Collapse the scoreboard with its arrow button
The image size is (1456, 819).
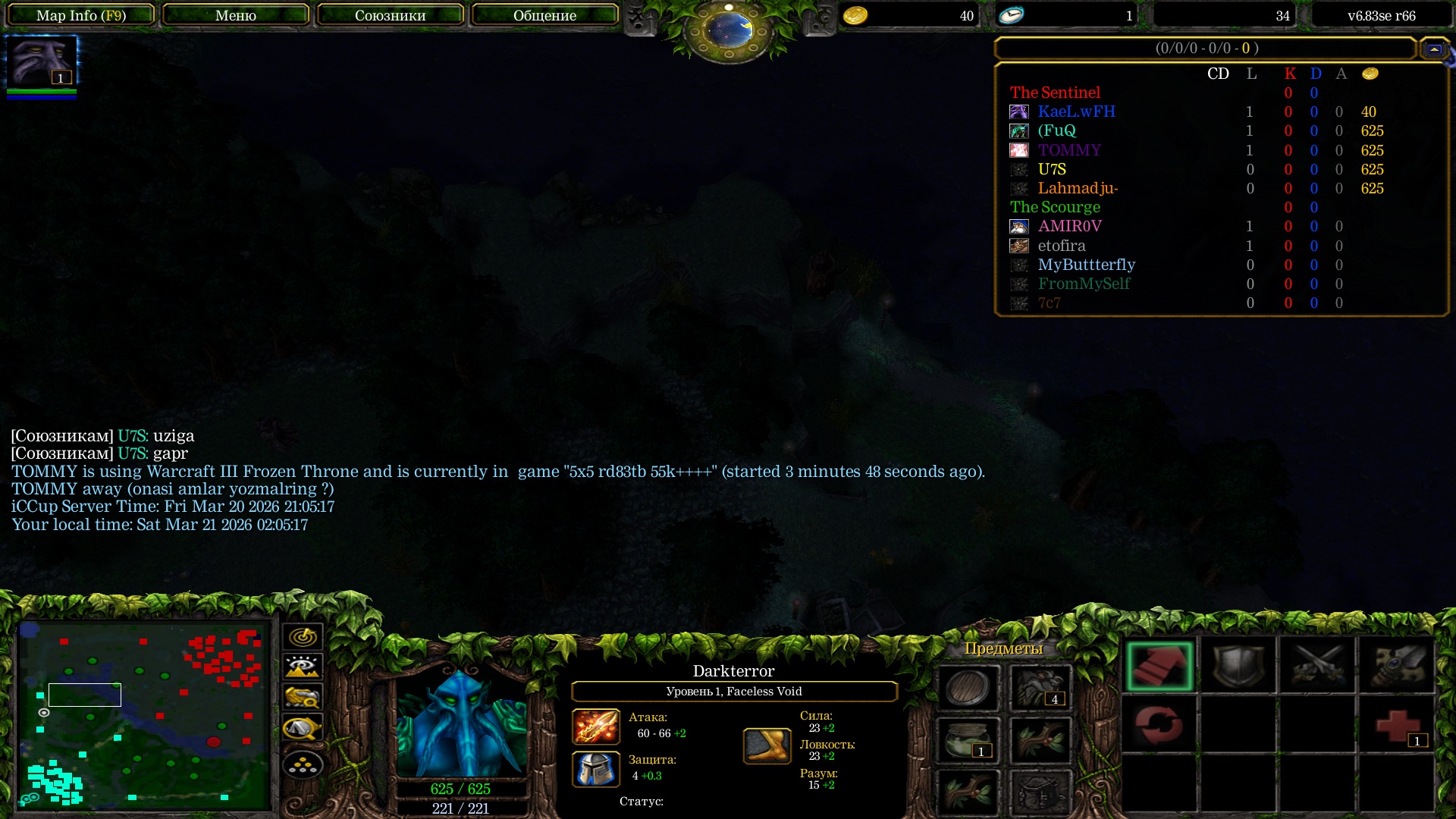[x=1433, y=49]
